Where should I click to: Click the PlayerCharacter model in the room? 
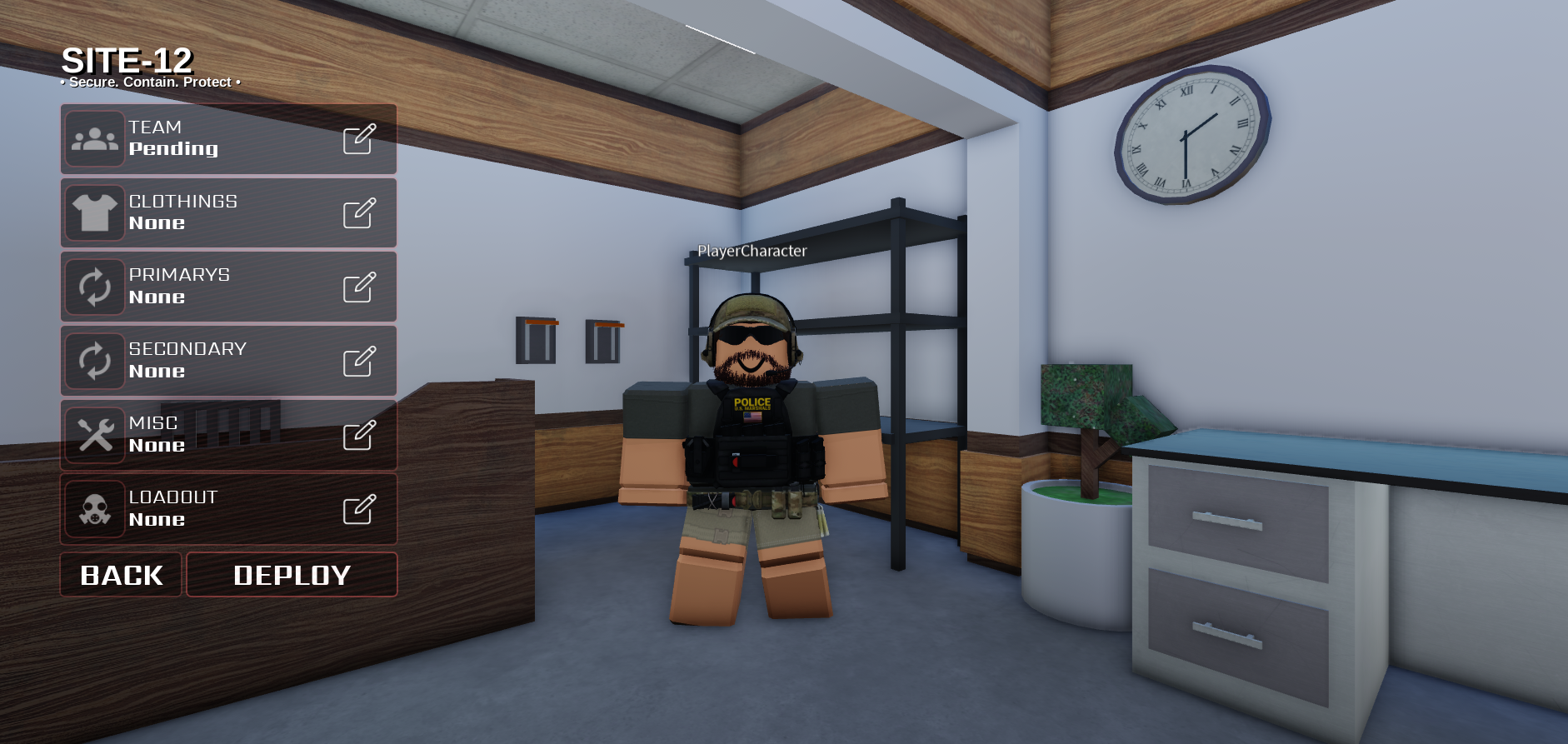pos(750,433)
